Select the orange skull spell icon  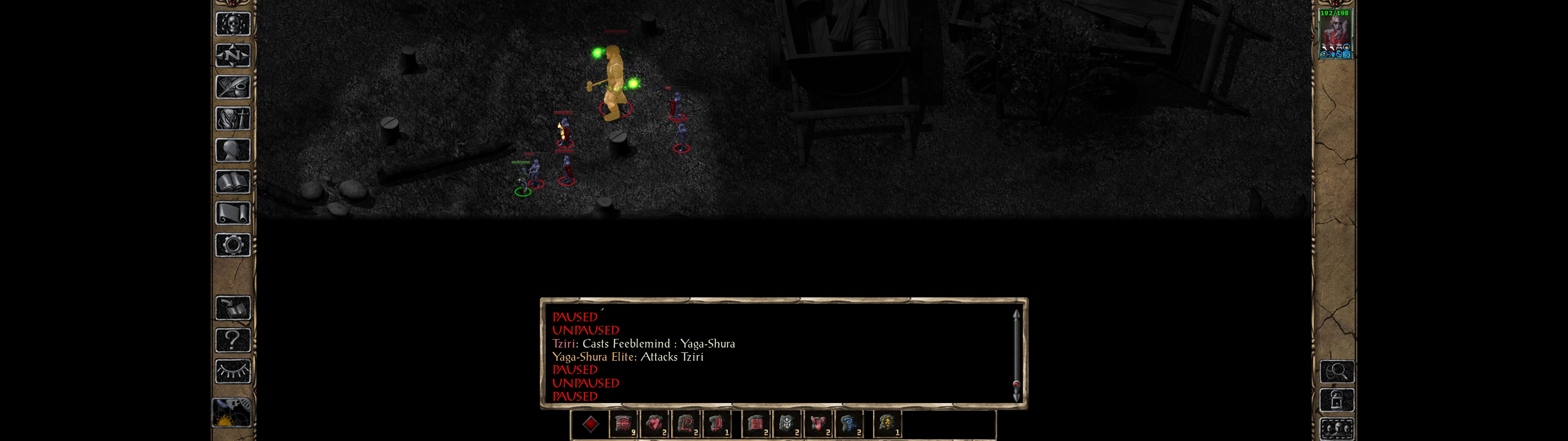click(x=887, y=424)
